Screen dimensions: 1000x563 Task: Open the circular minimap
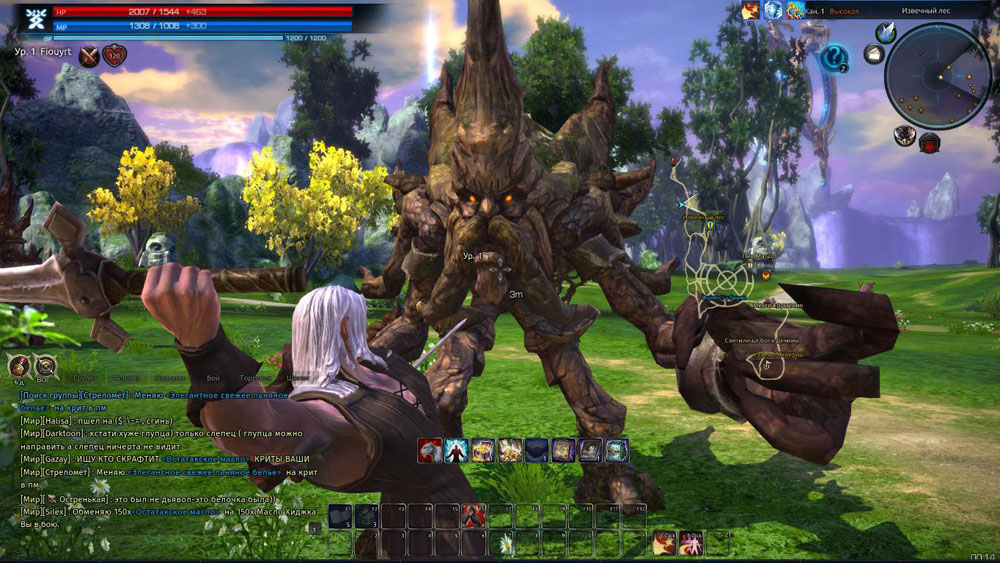937,76
